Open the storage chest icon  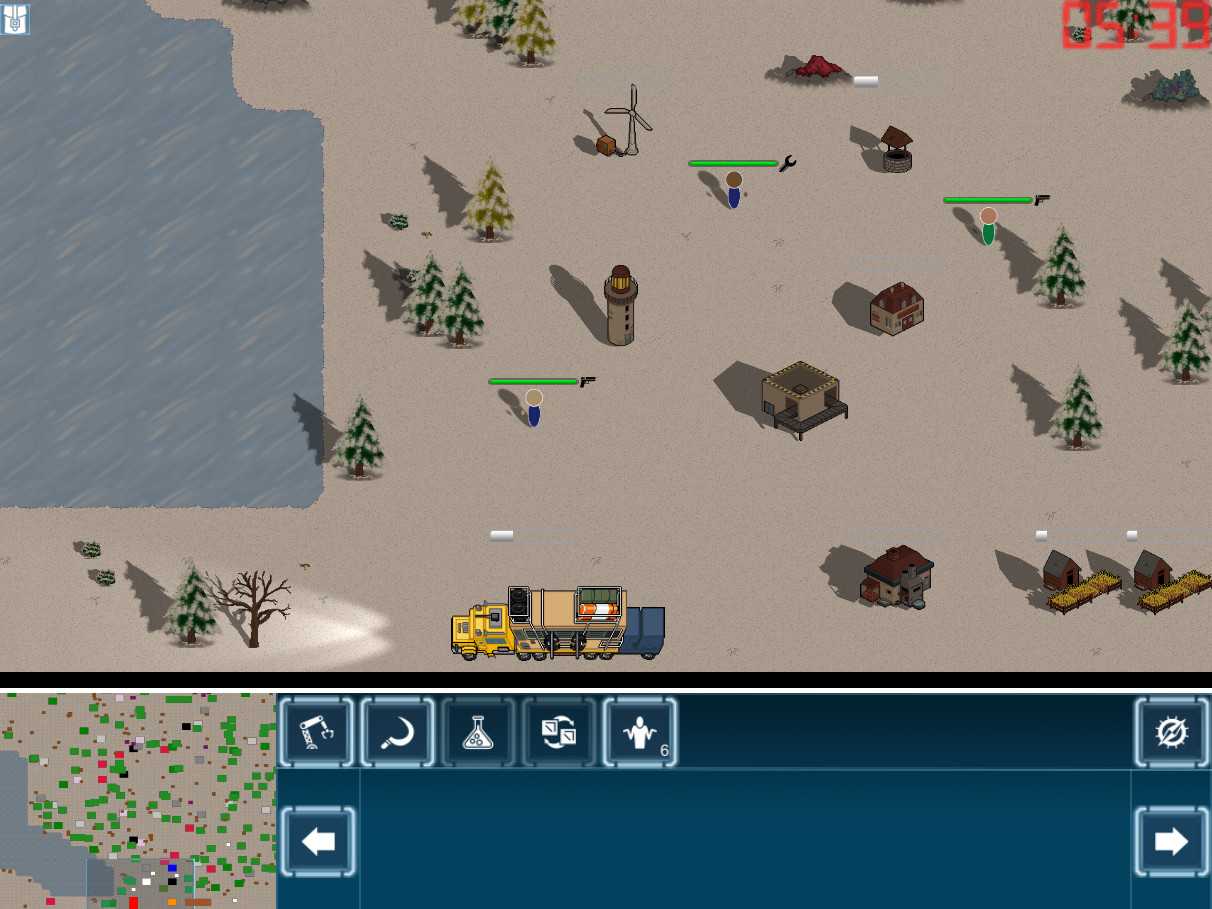15,19
